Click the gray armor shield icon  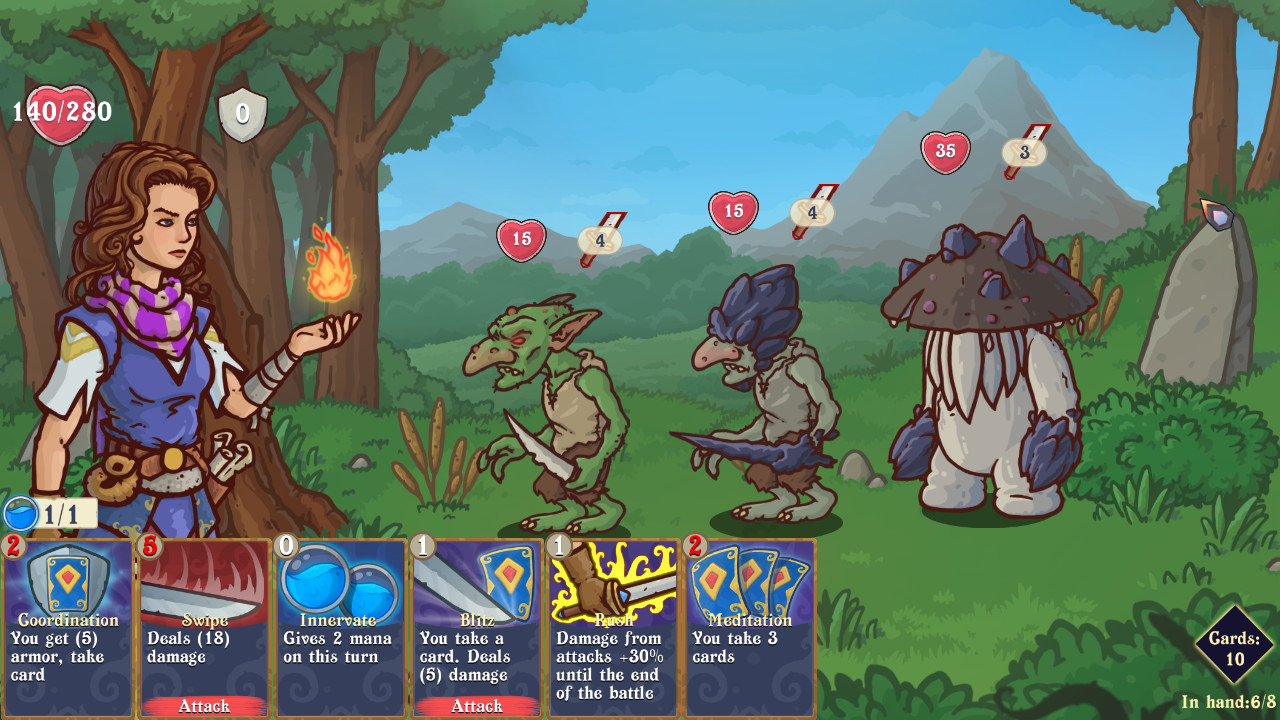[x=243, y=113]
